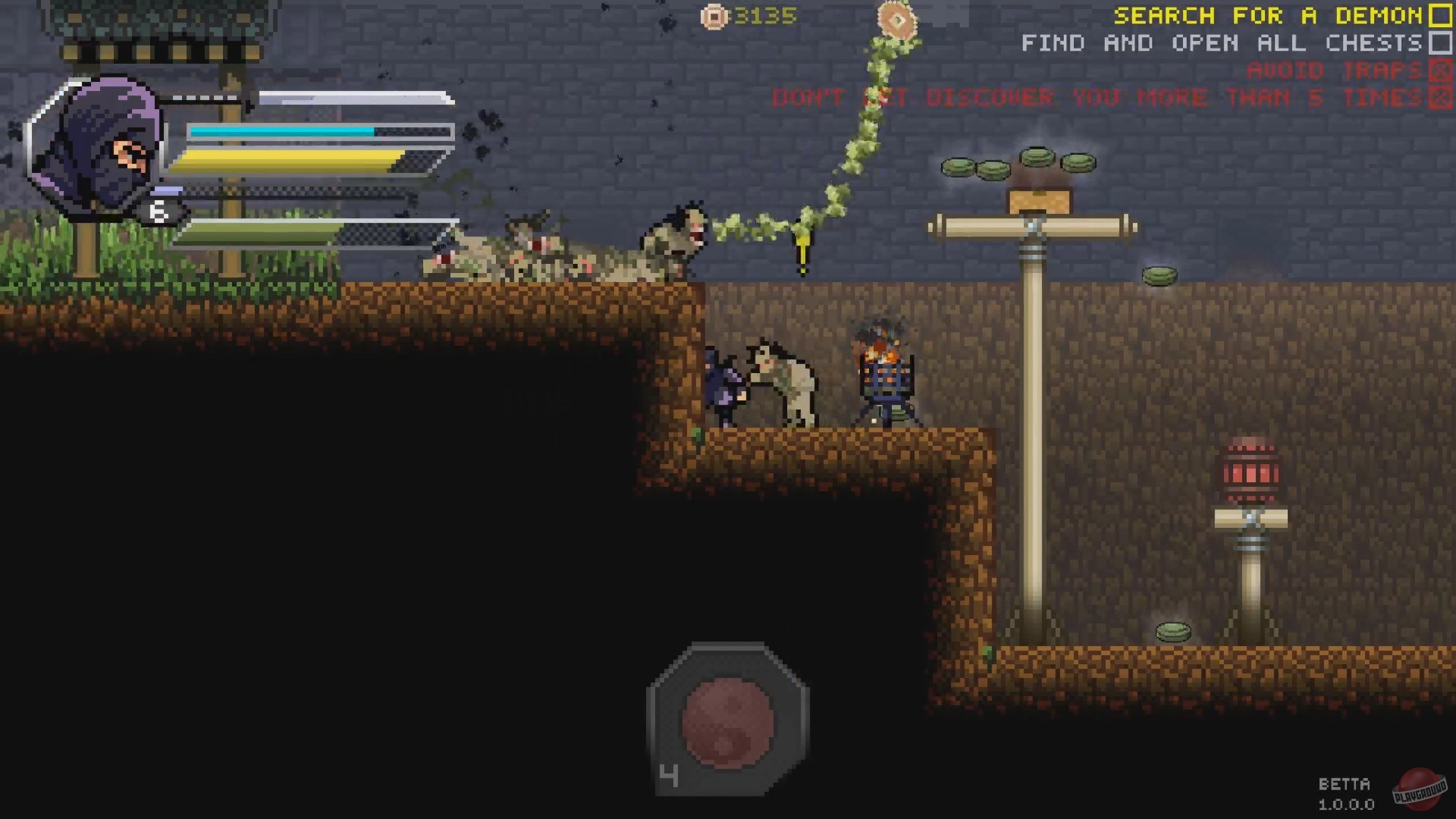The image size is (1456, 819).
Task: Select the level 6 badge under the portrait
Action: click(159, 210)
